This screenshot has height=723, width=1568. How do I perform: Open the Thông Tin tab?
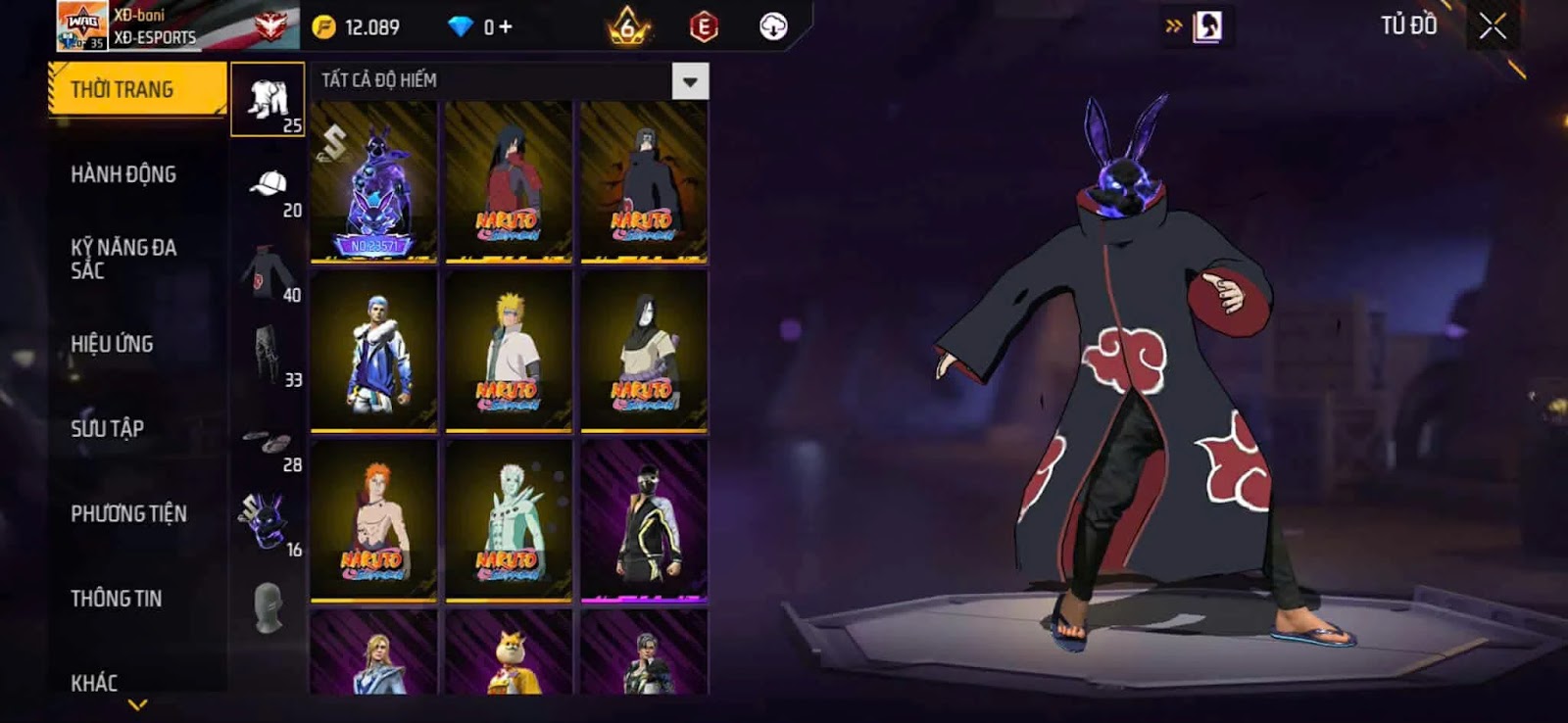116,599
